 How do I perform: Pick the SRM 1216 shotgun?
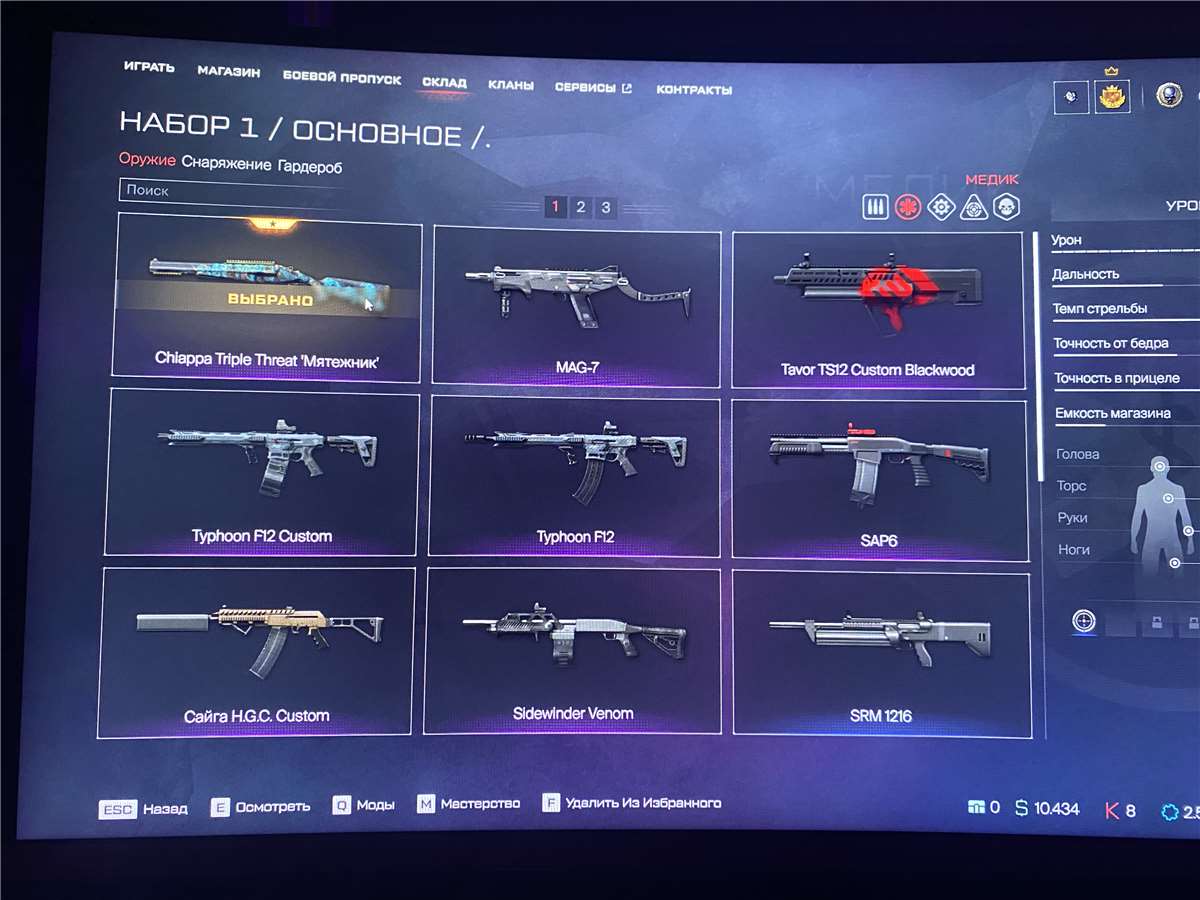[x=880, y=651]
